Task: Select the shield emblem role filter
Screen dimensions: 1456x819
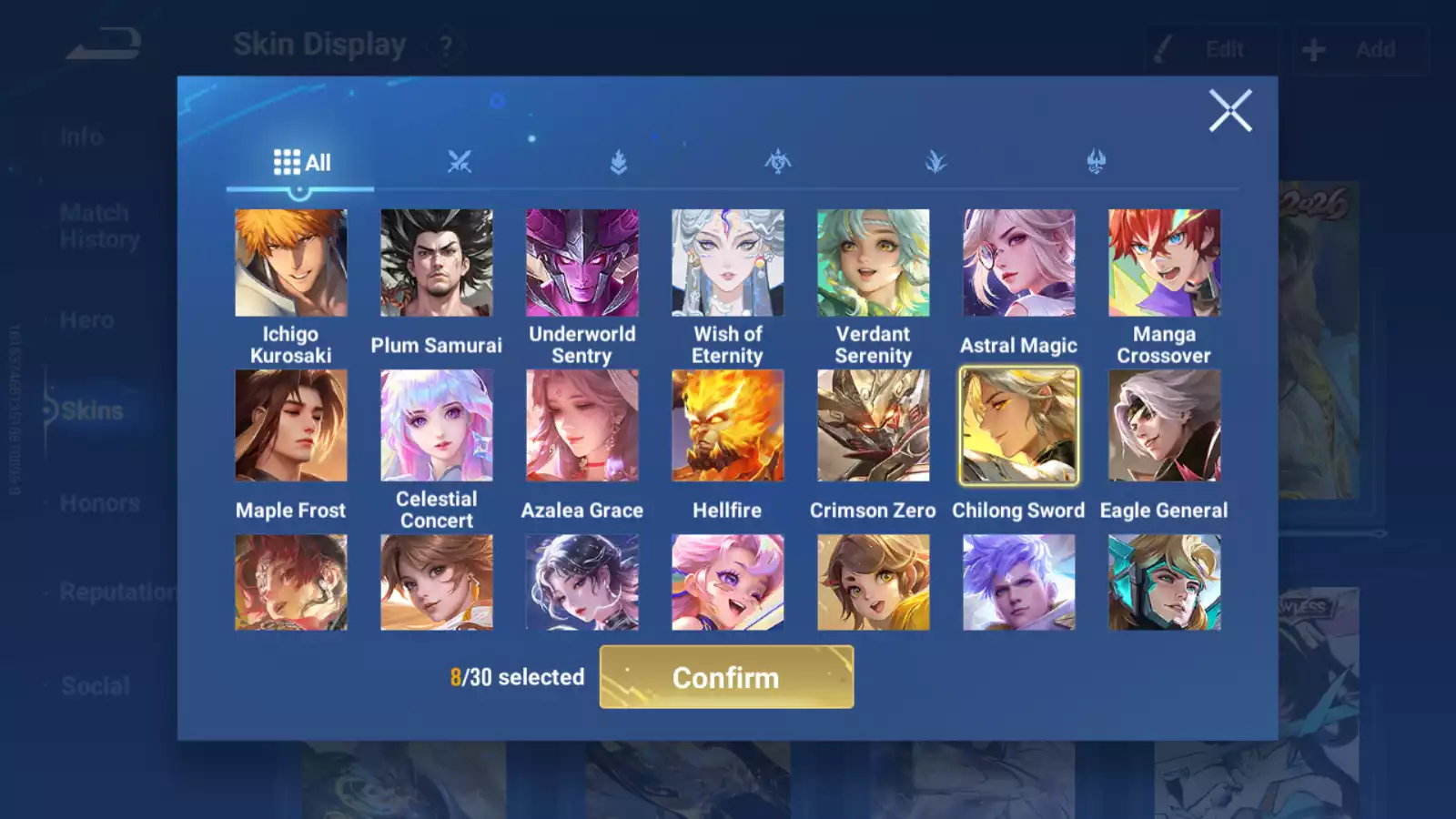Action: pyautogui.click(x=621, y=161)
